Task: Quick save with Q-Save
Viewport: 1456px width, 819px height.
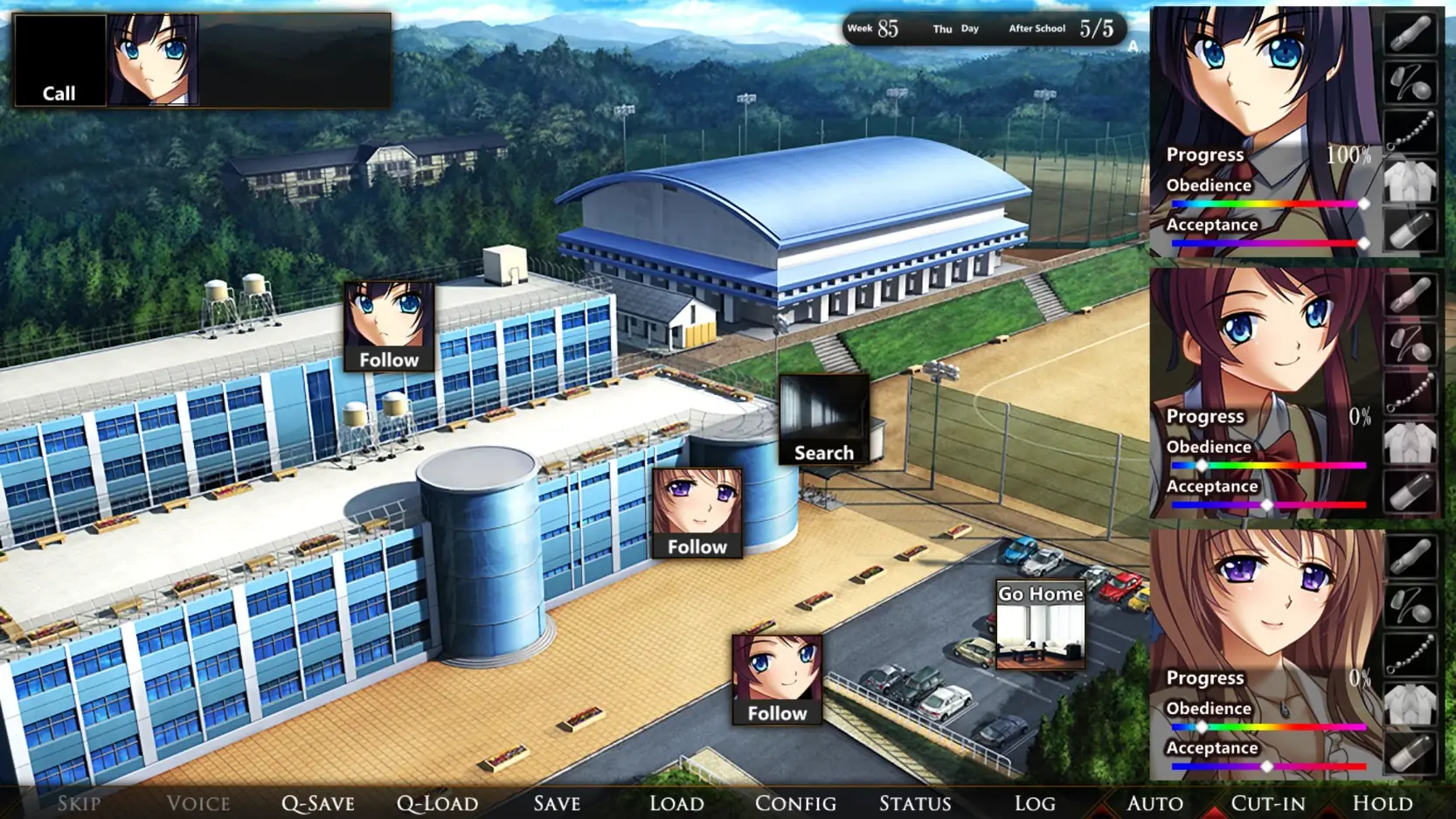Action: click(x=318, y=803)
